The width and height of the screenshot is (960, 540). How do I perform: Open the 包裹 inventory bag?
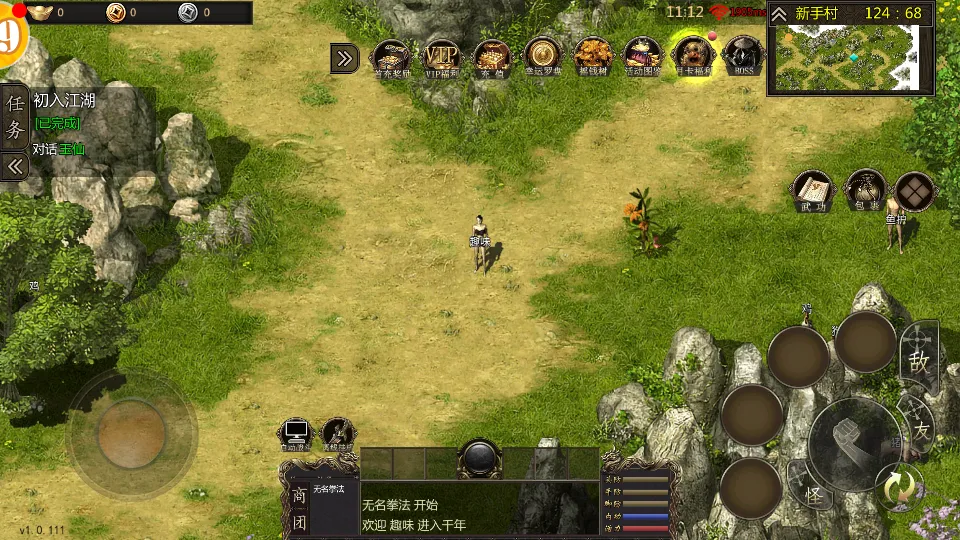tap(865, 190)
